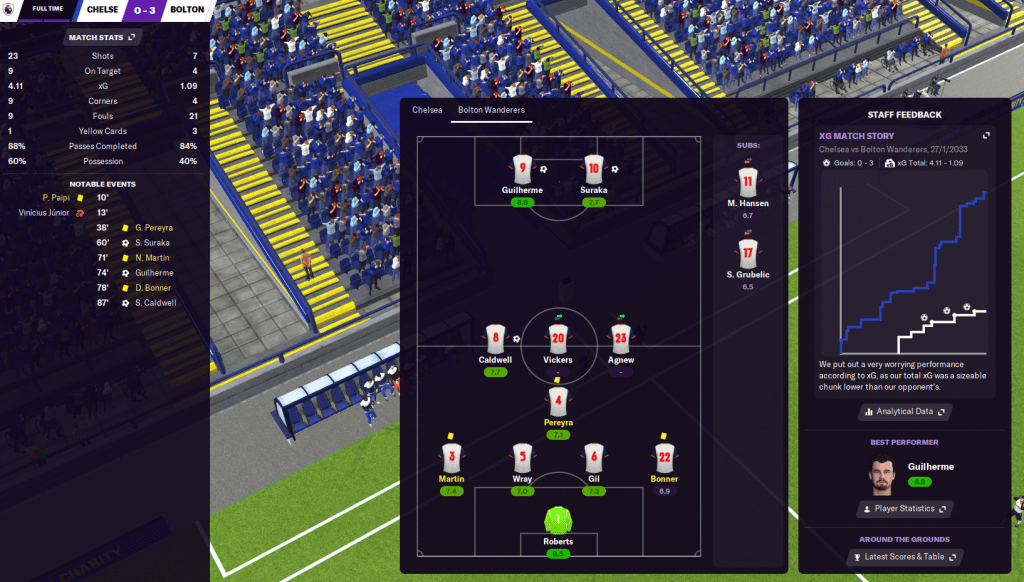The height and width of the screenshot is (582, 1024).
Task: Select right back Bonner
Action: tap(663, 458)
